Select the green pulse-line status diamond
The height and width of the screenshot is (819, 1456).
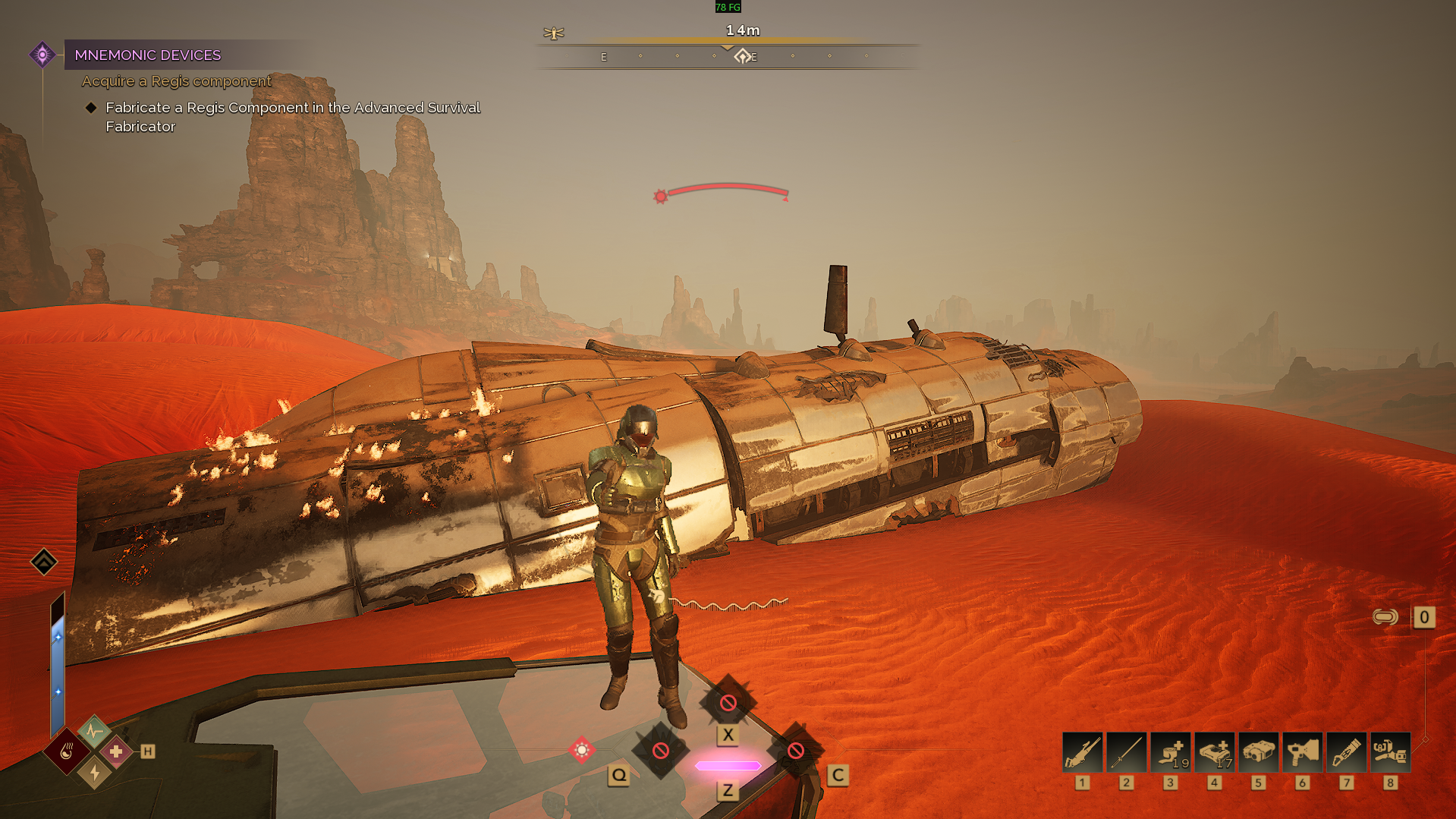pyautogui.click(x=94, y=731)
